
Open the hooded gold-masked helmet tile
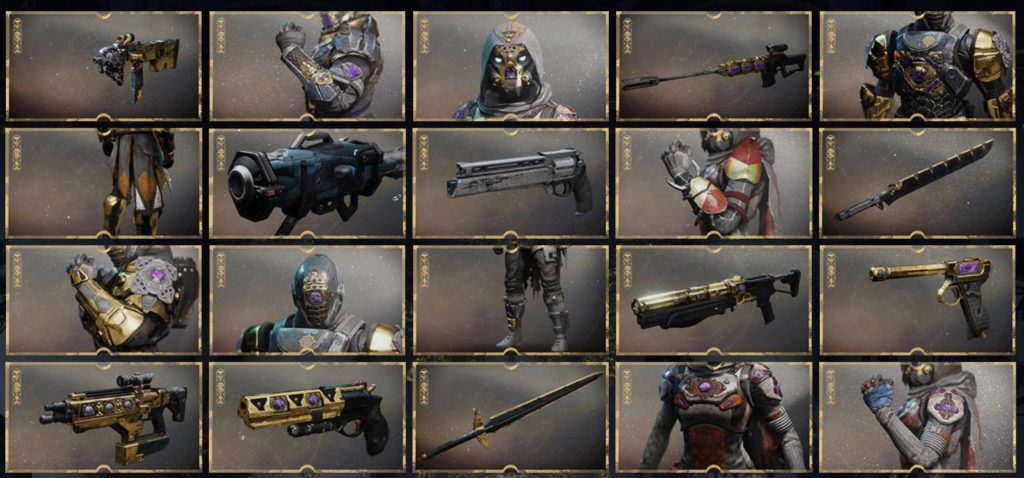point(510,66)
